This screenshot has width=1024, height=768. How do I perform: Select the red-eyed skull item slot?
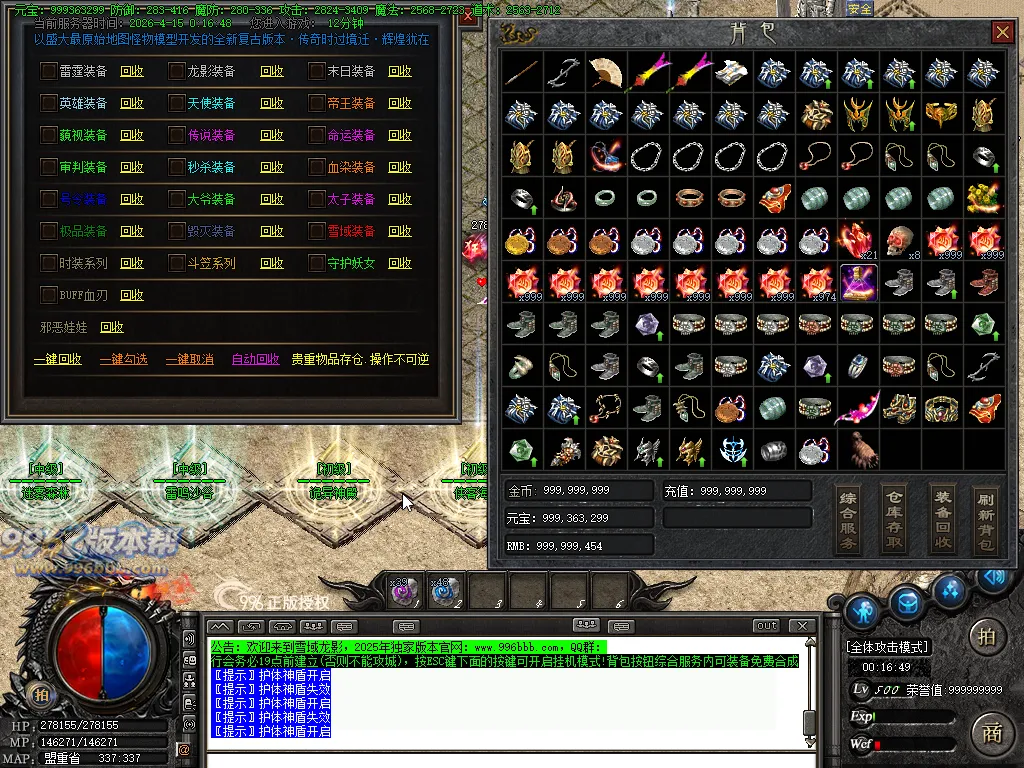tap(900, 240)
